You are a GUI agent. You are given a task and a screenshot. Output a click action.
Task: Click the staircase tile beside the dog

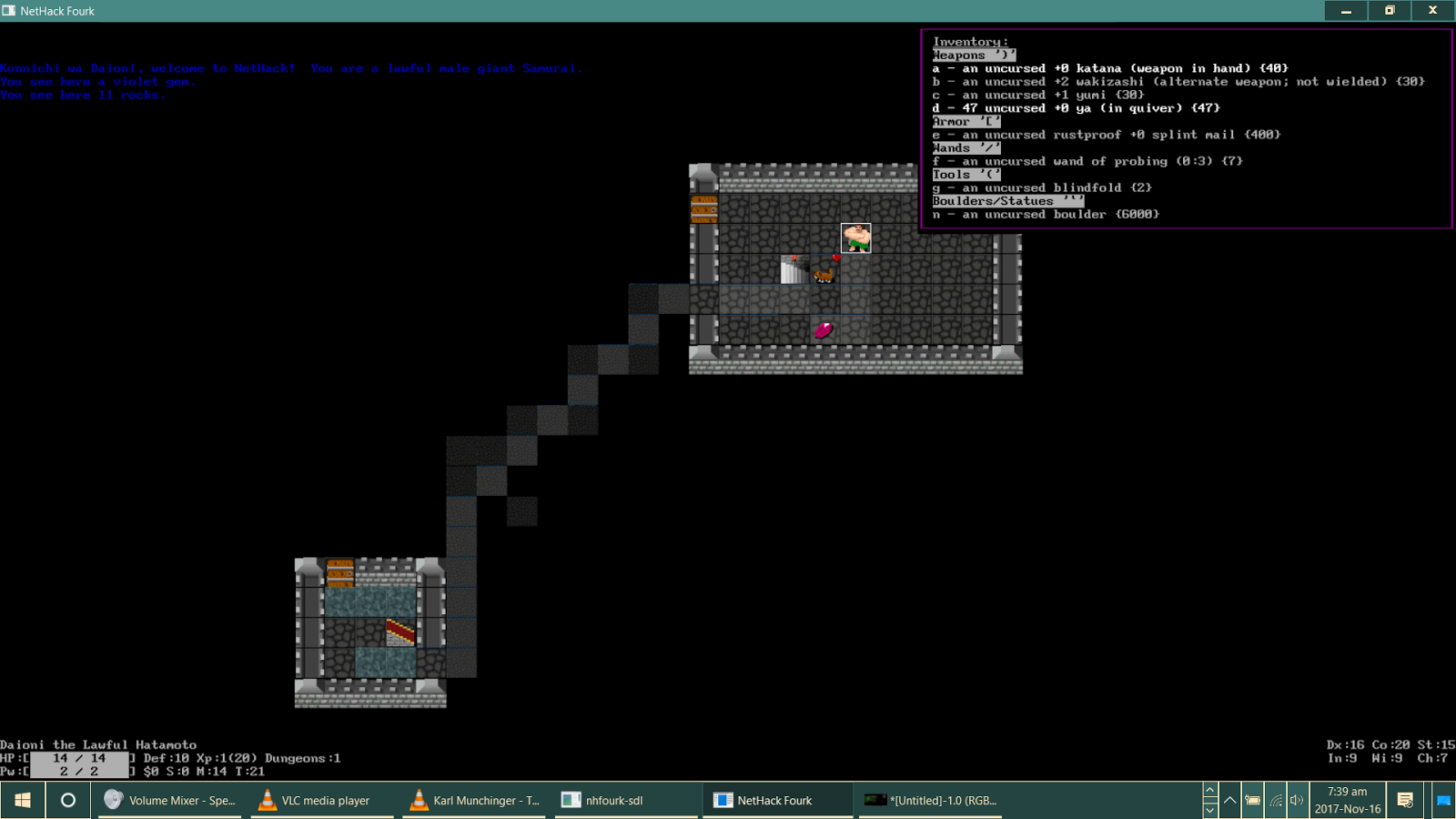793,269
